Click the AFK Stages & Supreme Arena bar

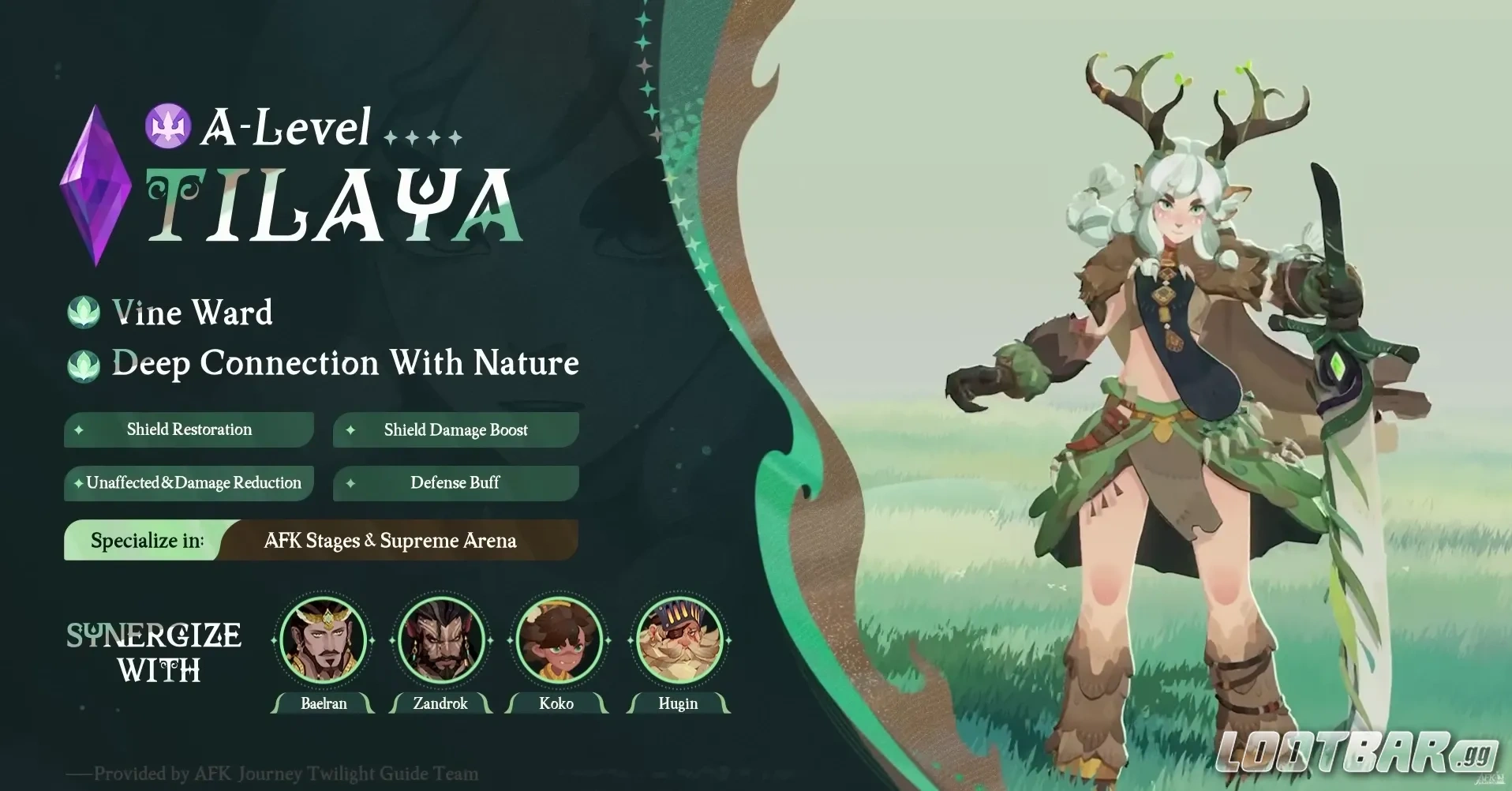pyautogui.click(x=390, y=541)
